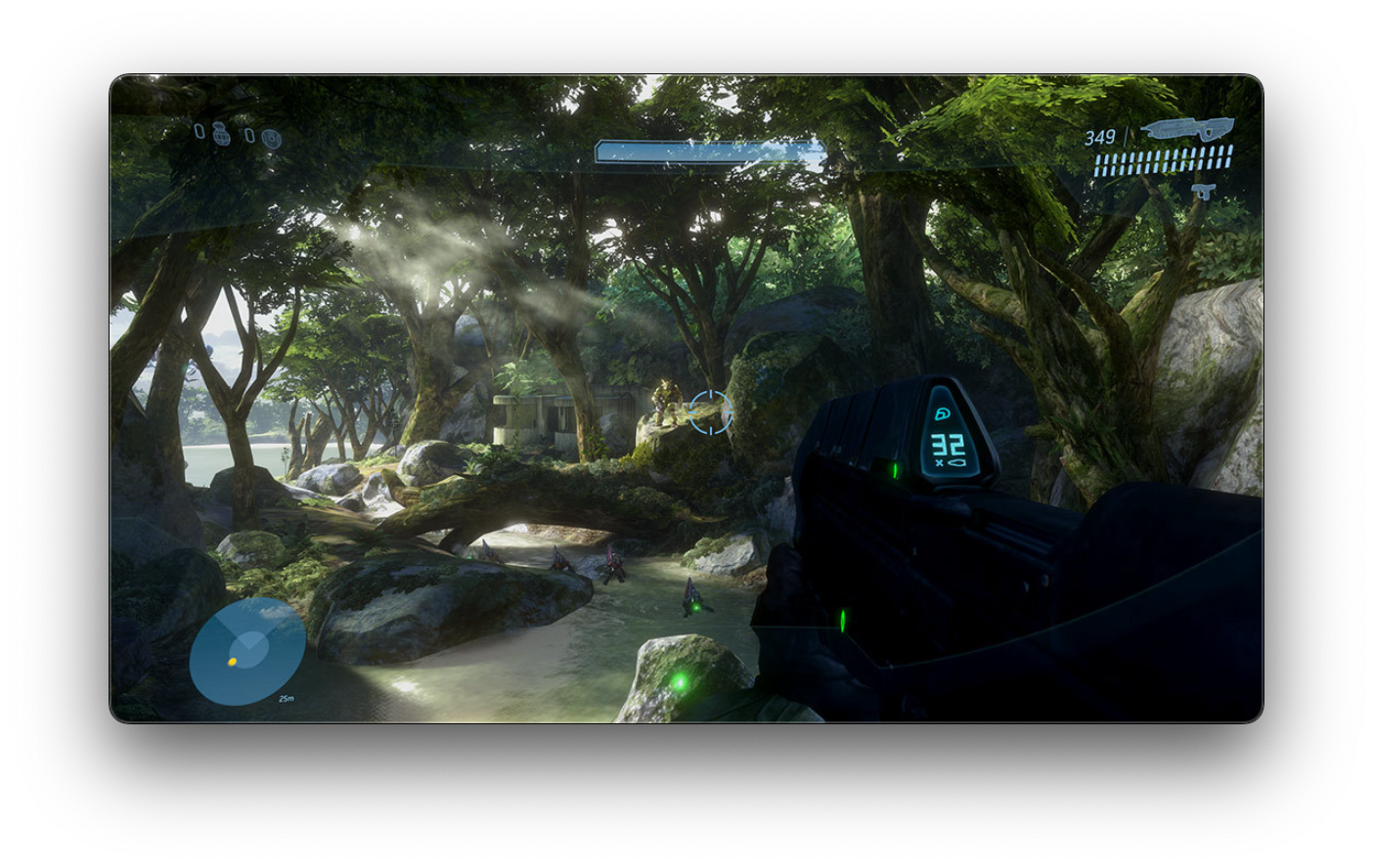
Task: Toggle the green plasma glow on the rock
Action: (682, 682)
